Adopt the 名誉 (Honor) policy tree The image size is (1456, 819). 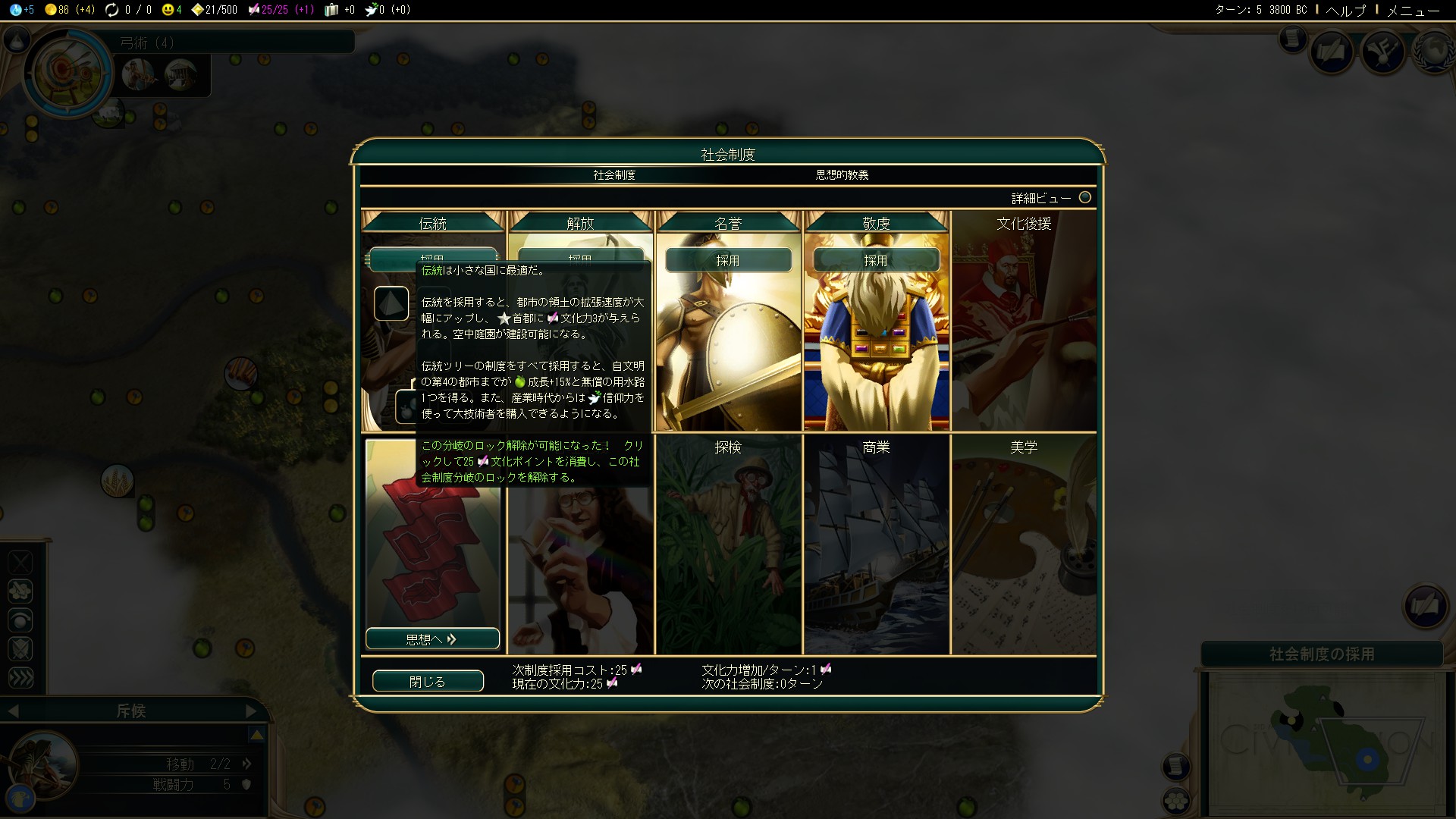728,260
